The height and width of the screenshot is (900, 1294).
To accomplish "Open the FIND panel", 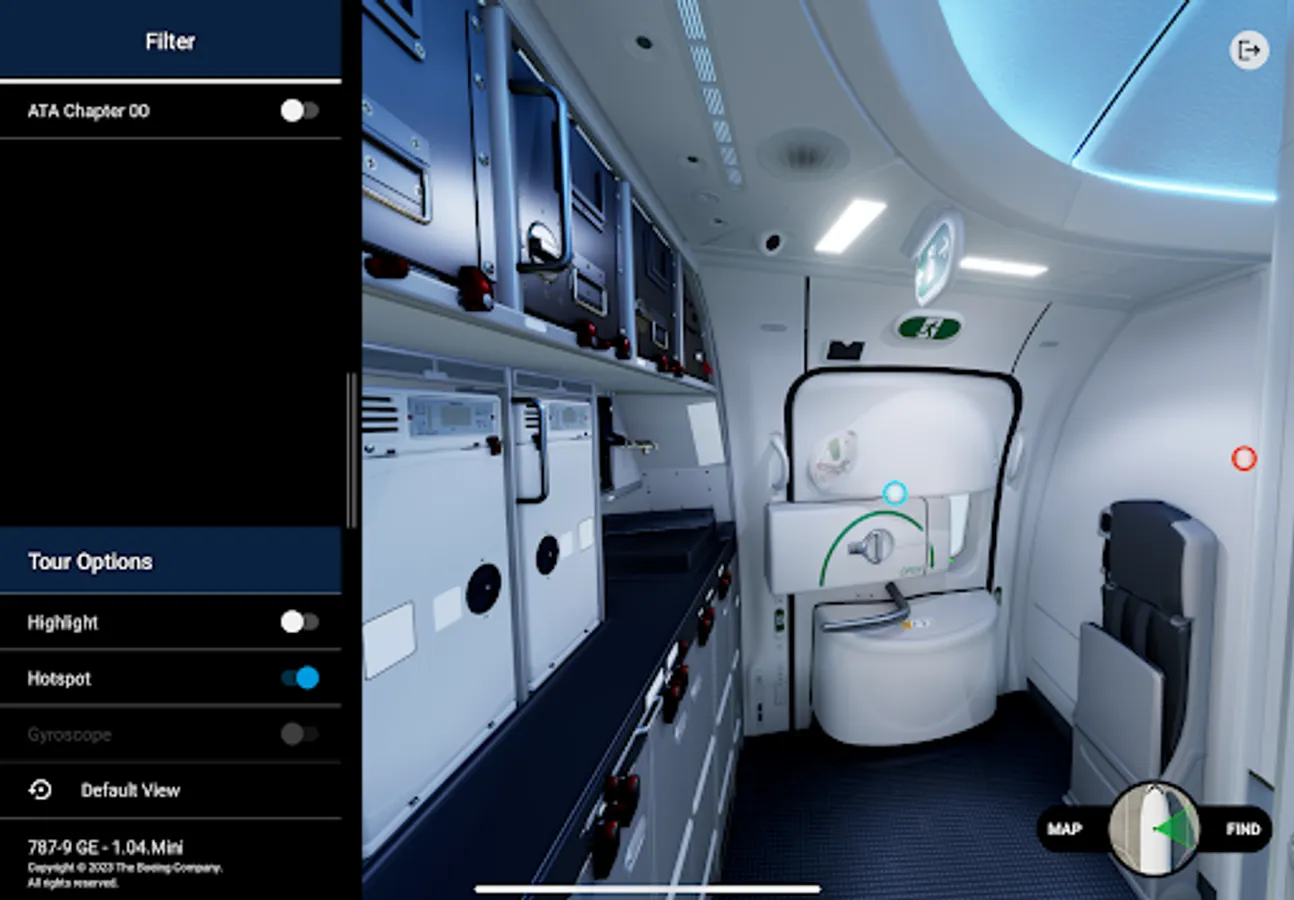I will (1243, 829).
